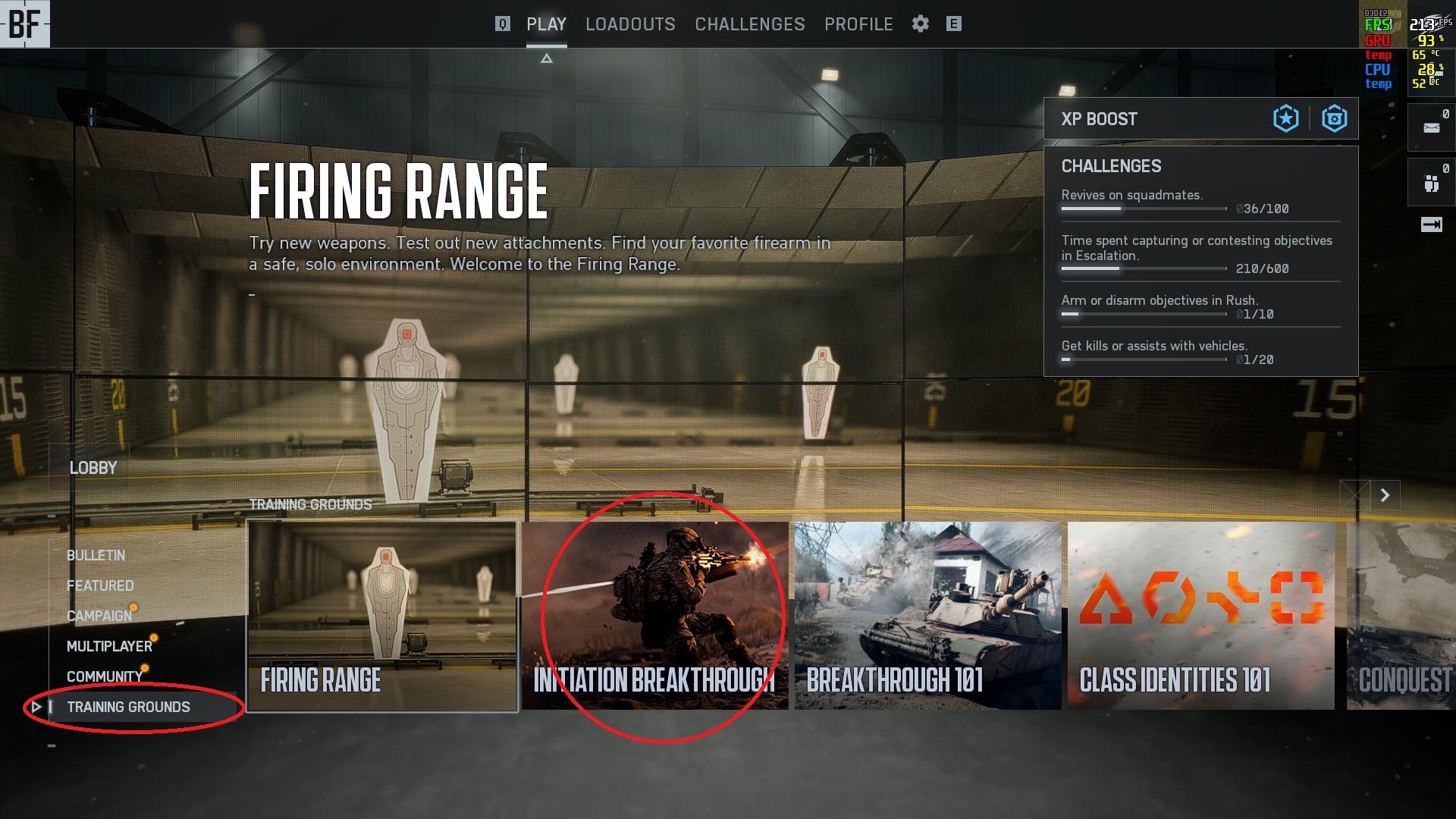Switch to the Loadouts tab
This screenshot has width=1456, height=819.
[x=629, y=24]
